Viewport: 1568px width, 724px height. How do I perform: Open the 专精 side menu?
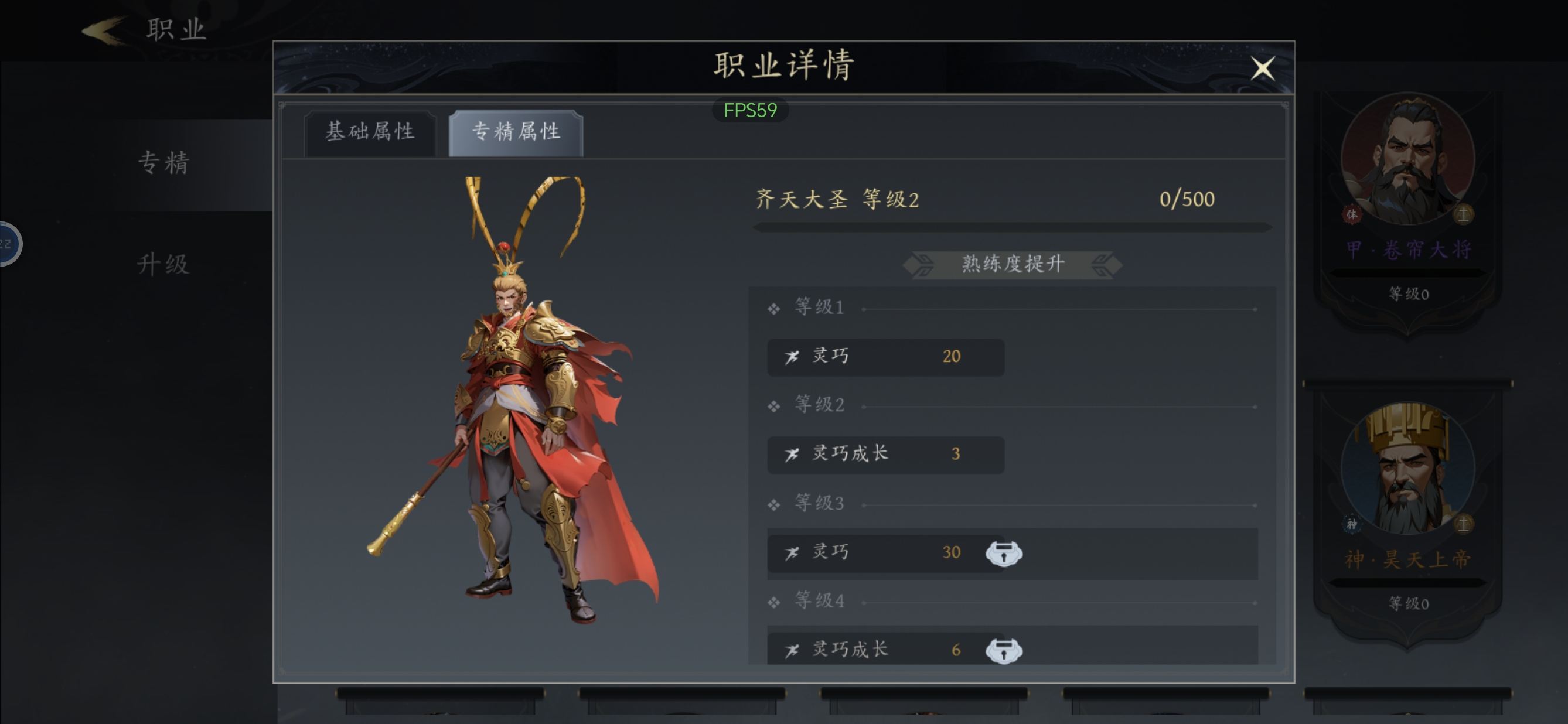pyautogui.click(x=163, y=163)
